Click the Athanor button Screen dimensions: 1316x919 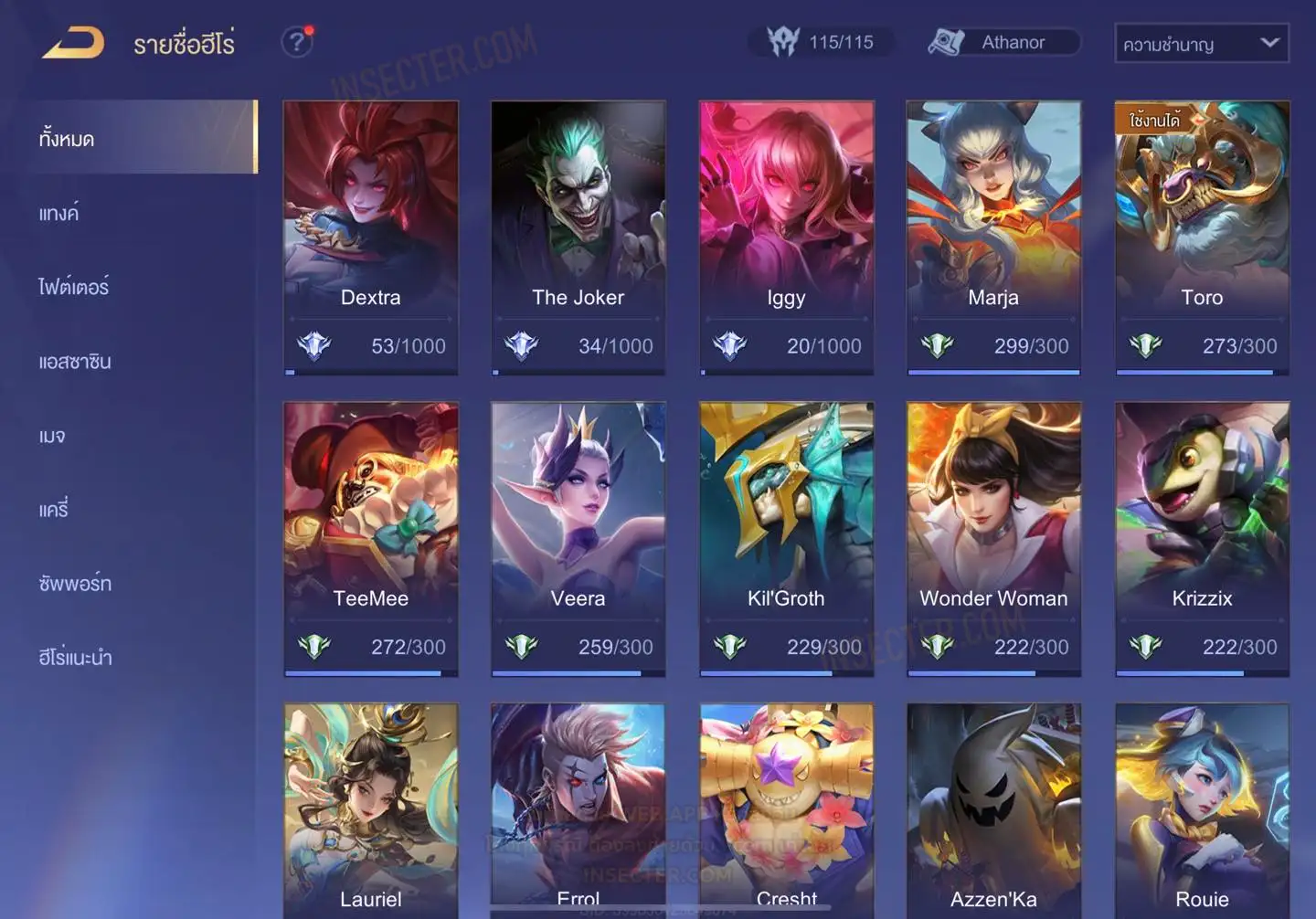[1003, 42]
